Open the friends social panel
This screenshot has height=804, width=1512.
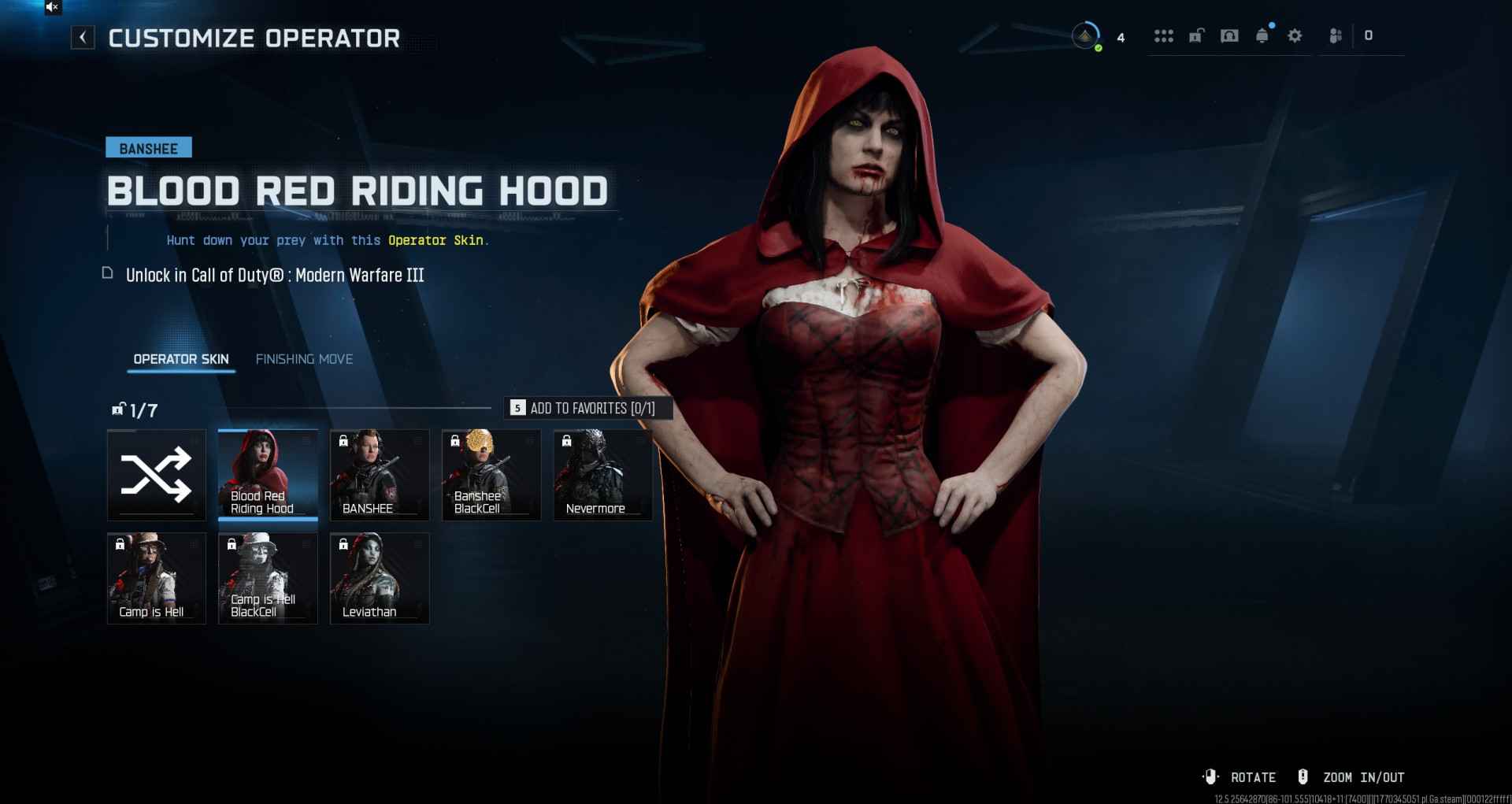coord(1336,35)
